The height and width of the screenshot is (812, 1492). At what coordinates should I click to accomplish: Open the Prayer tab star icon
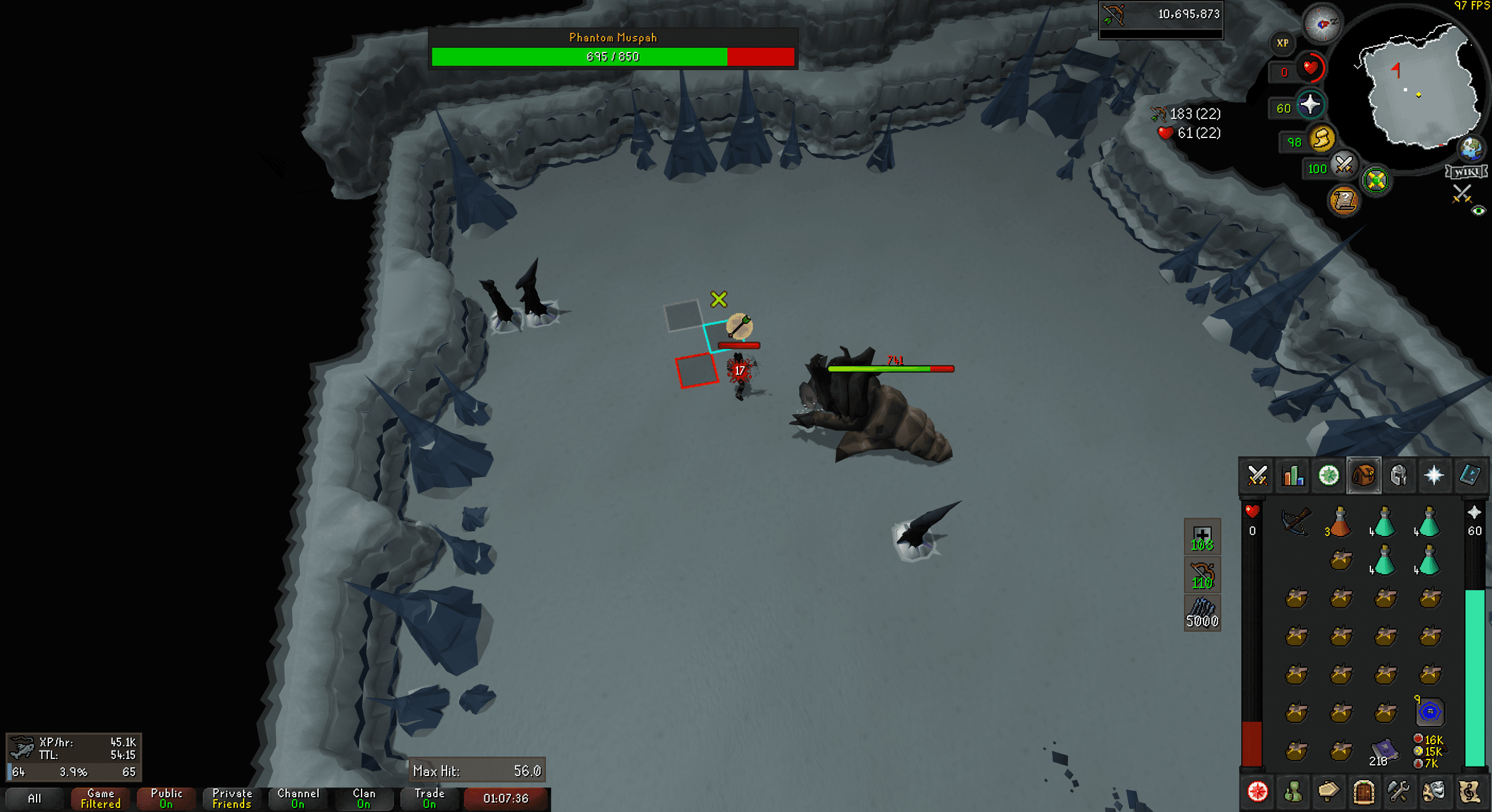click(1435, 476)
